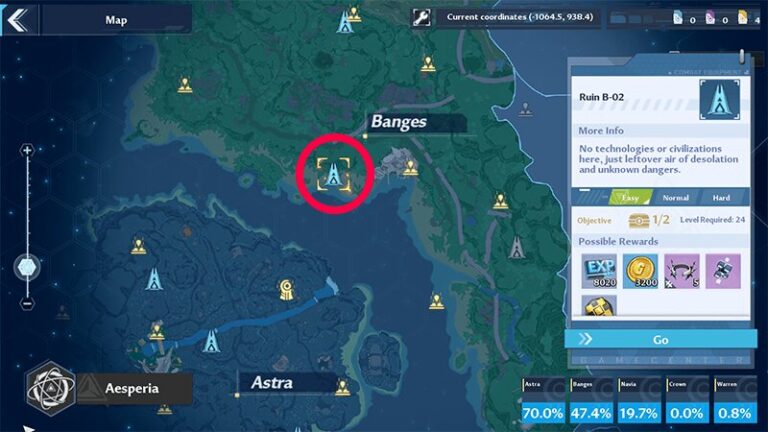Start Ruin B-02 with the Go button

[660, 339]
